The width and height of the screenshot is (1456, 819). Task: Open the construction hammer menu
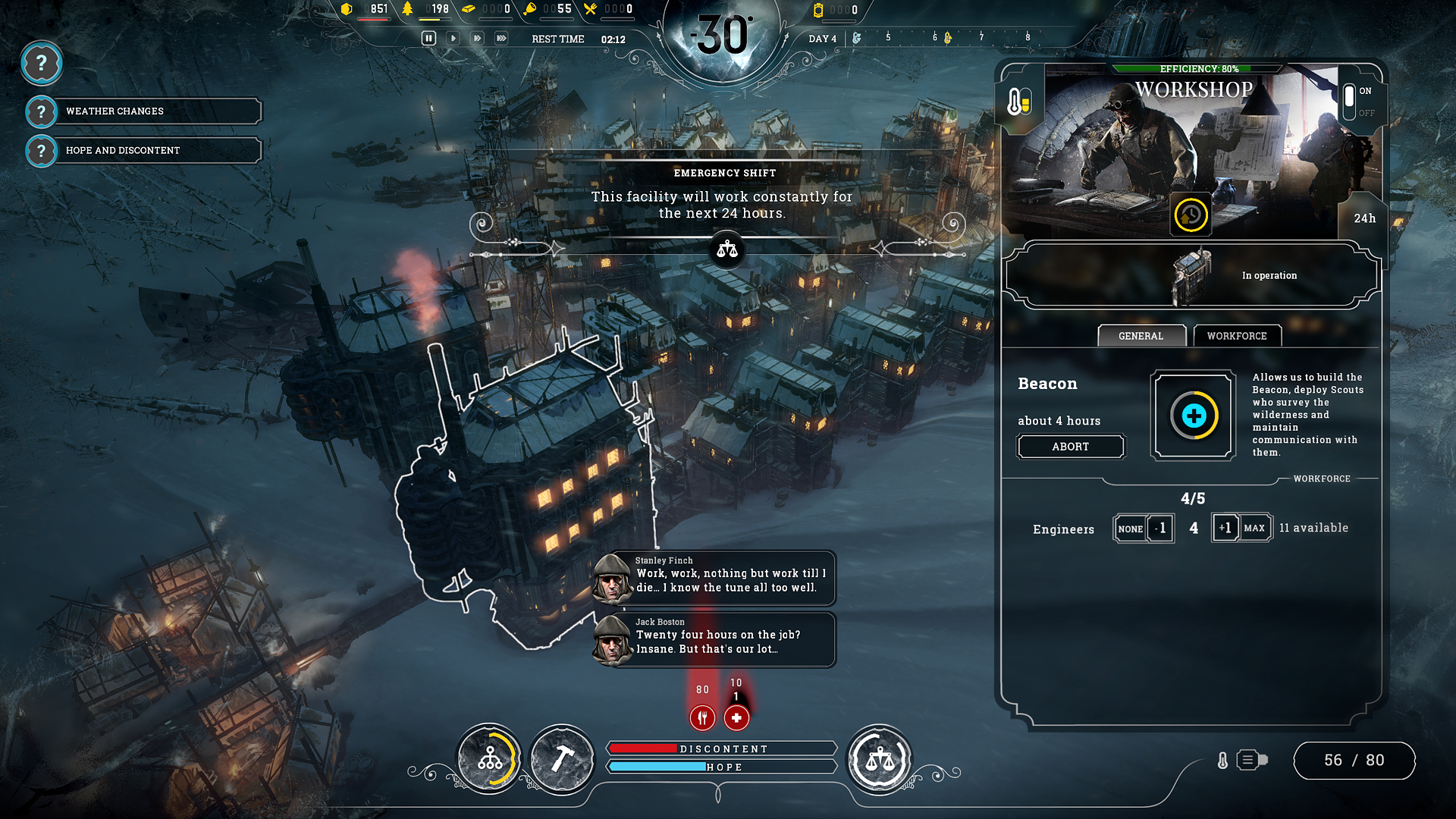pos(562,758)
